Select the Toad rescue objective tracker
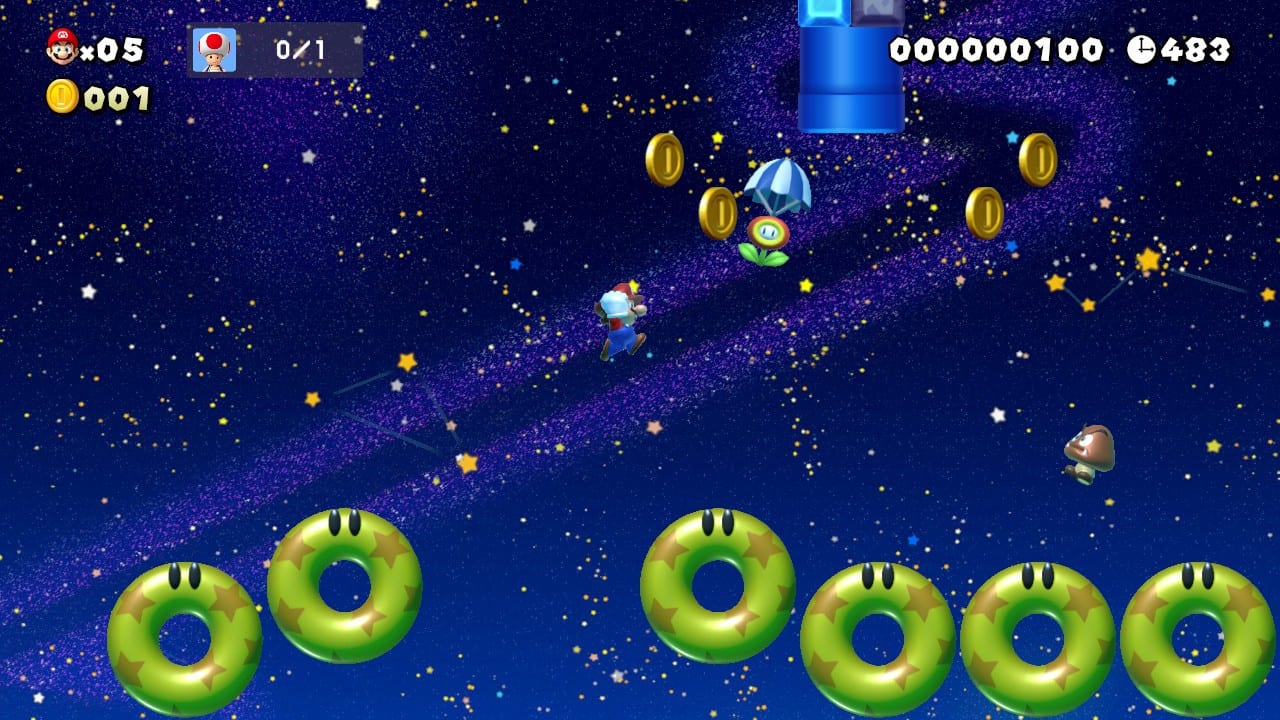Viewport: 1280px width, 720px height. (275, 50)
